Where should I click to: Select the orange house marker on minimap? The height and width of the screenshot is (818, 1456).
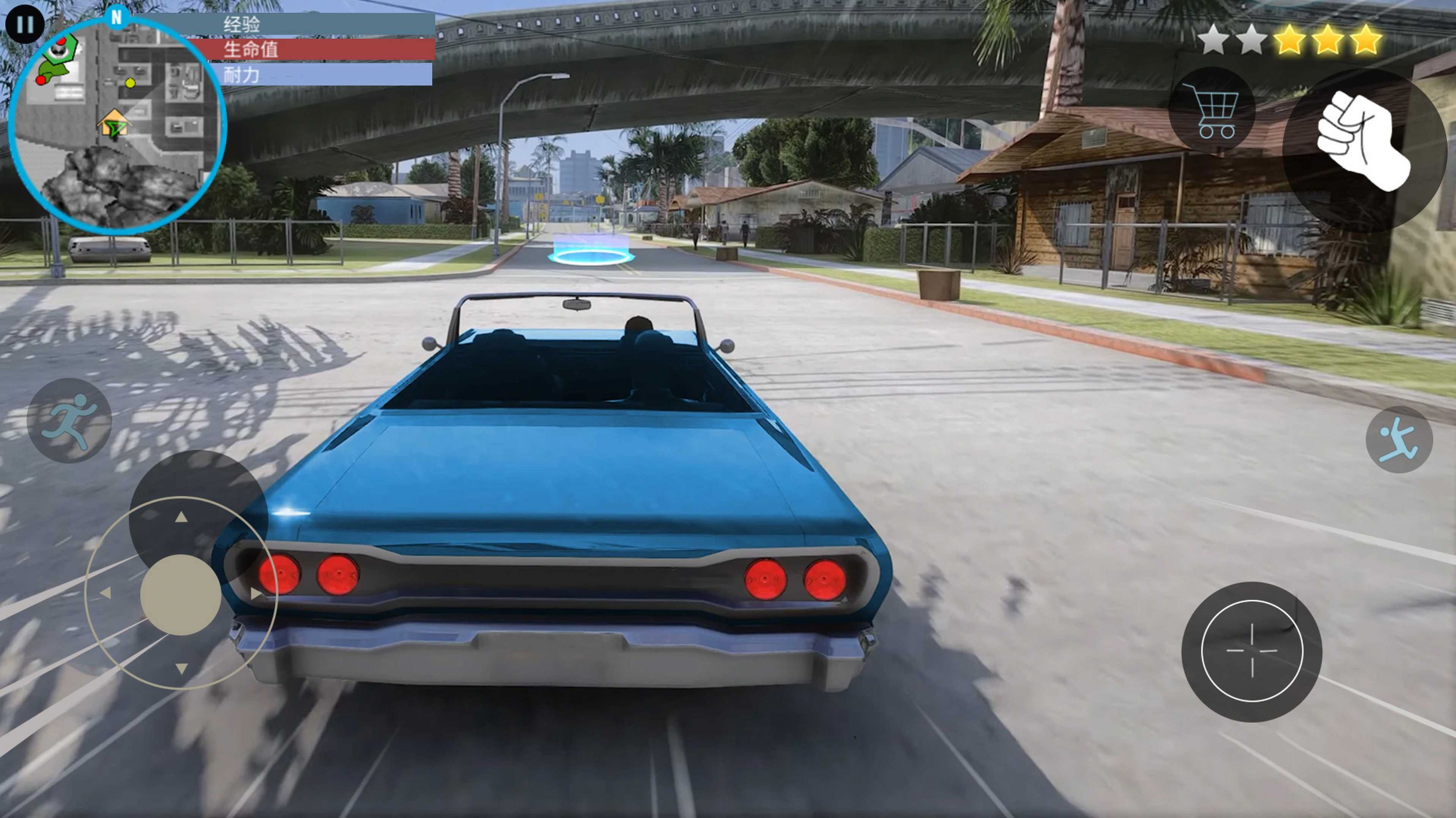click(x=113, y=123)
